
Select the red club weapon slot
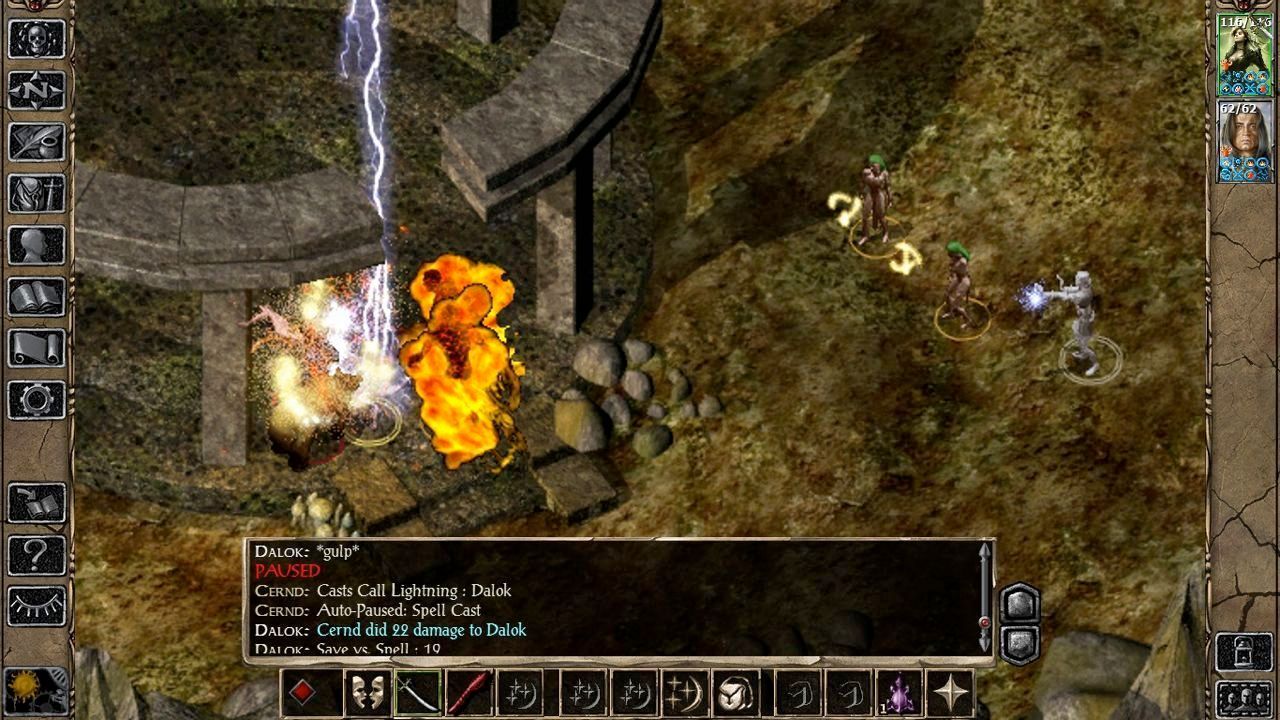point(469,693)
